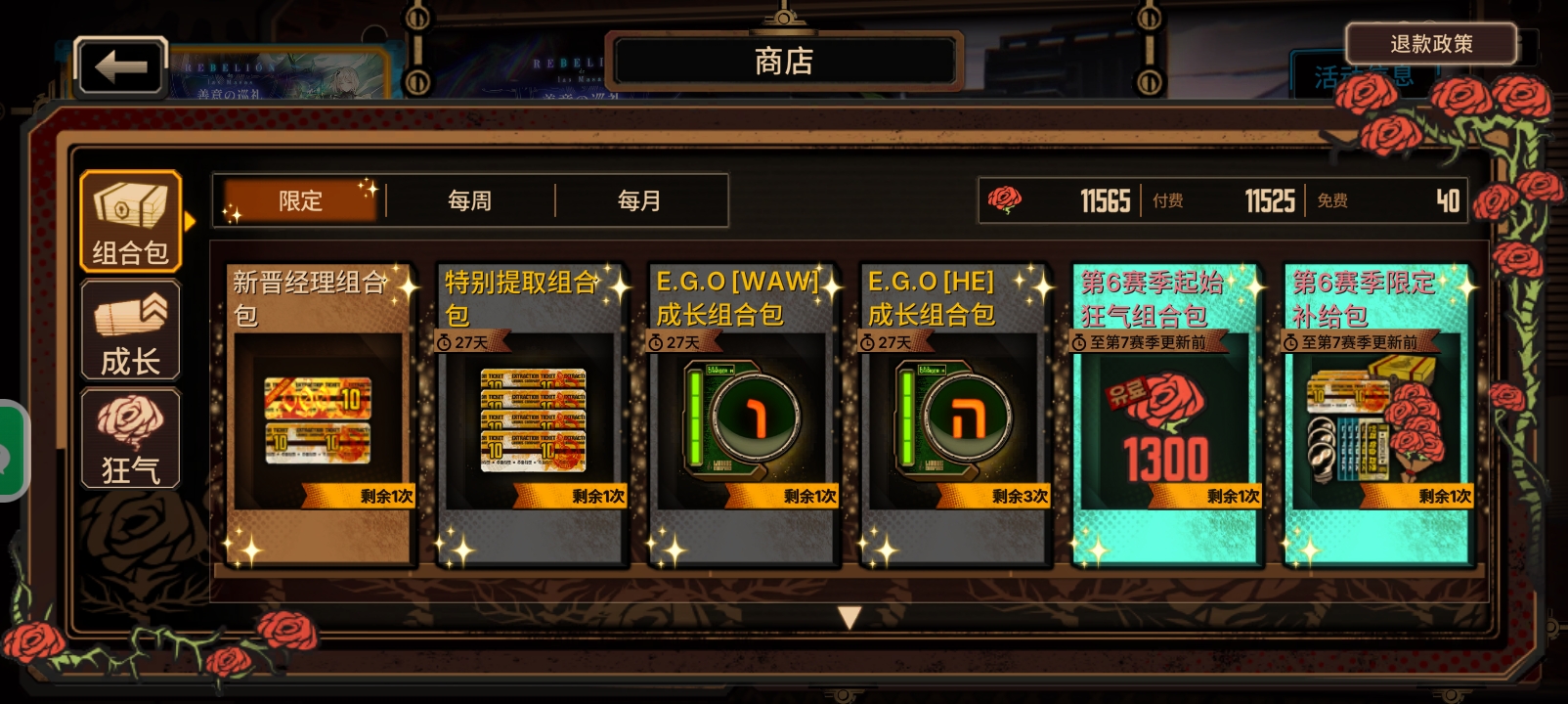1568x704 pixels.
Task: Click the back arrow to exit shop
Action: 120,65
